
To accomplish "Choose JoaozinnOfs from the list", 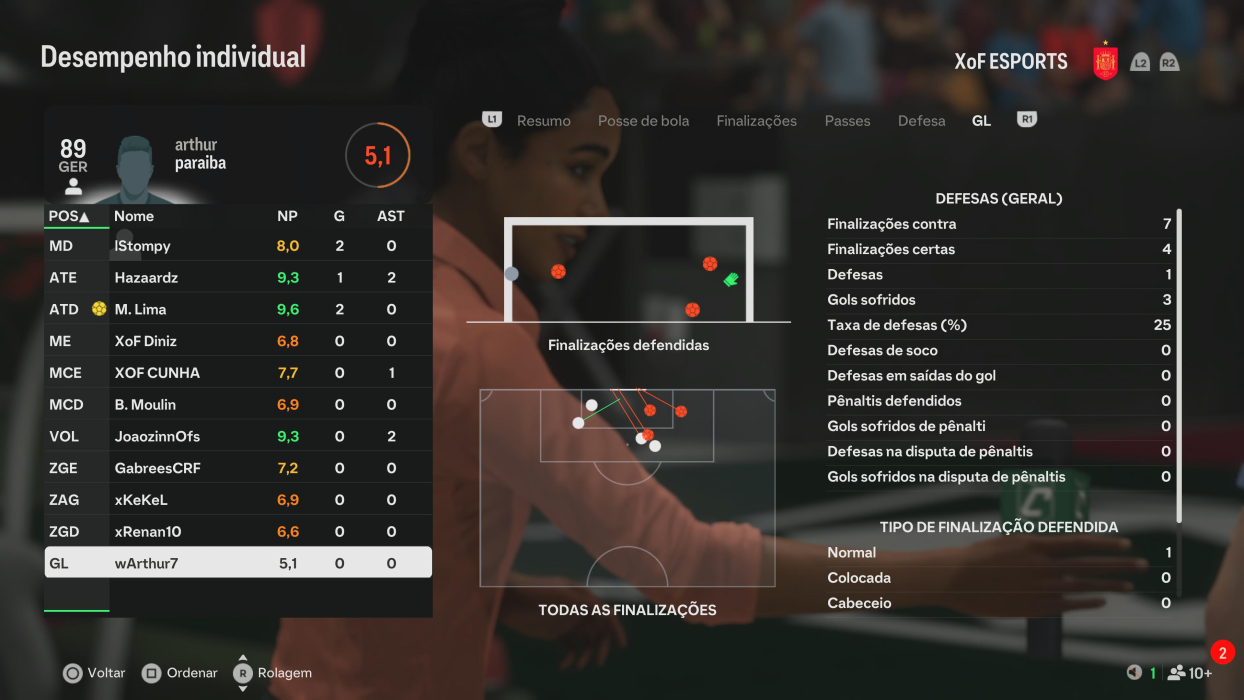I will click(x=238, y=437).
